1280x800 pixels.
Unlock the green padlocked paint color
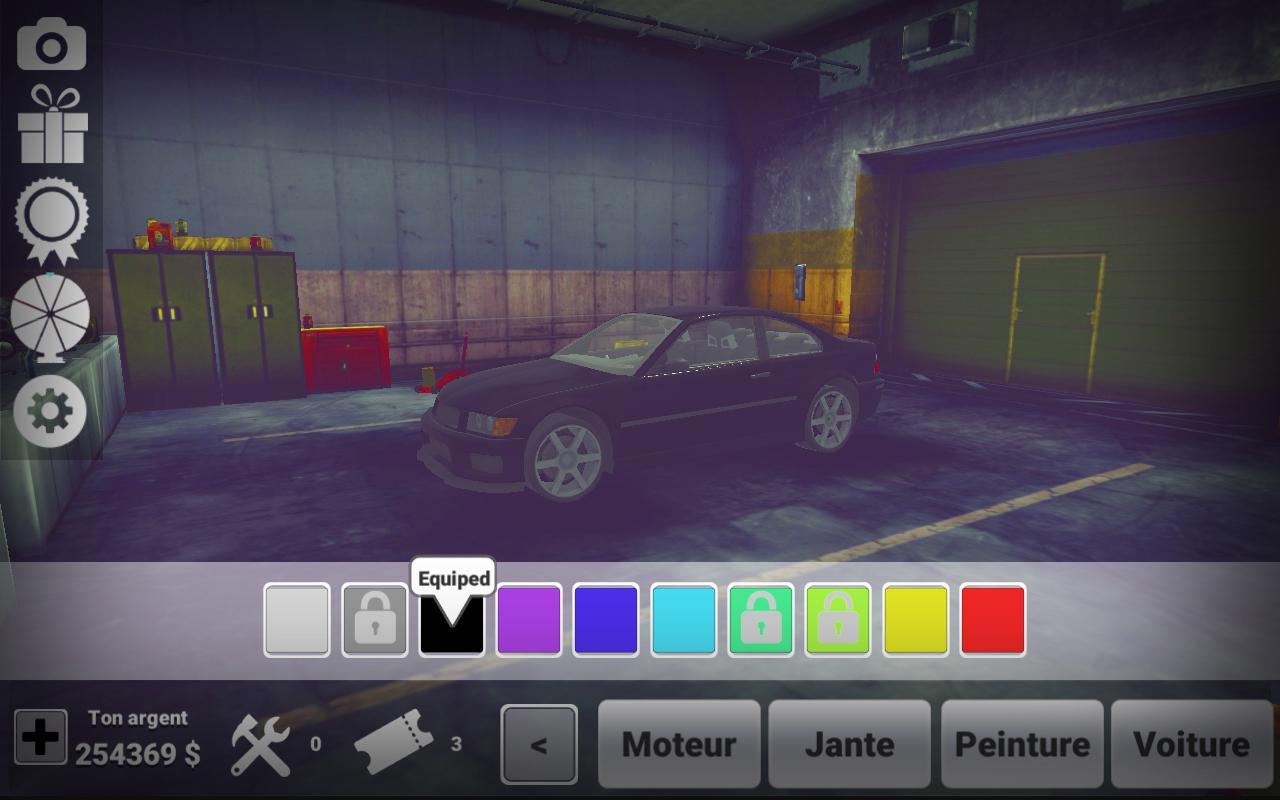(761, 620)
